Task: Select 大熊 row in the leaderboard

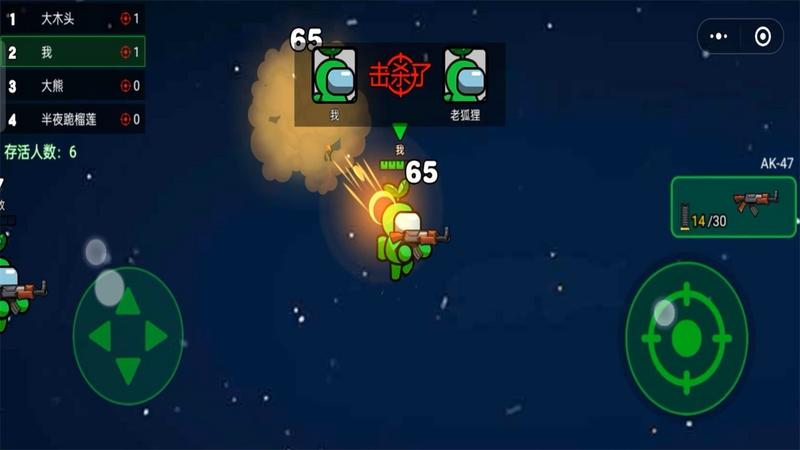Action: click(x=72, y=86)
